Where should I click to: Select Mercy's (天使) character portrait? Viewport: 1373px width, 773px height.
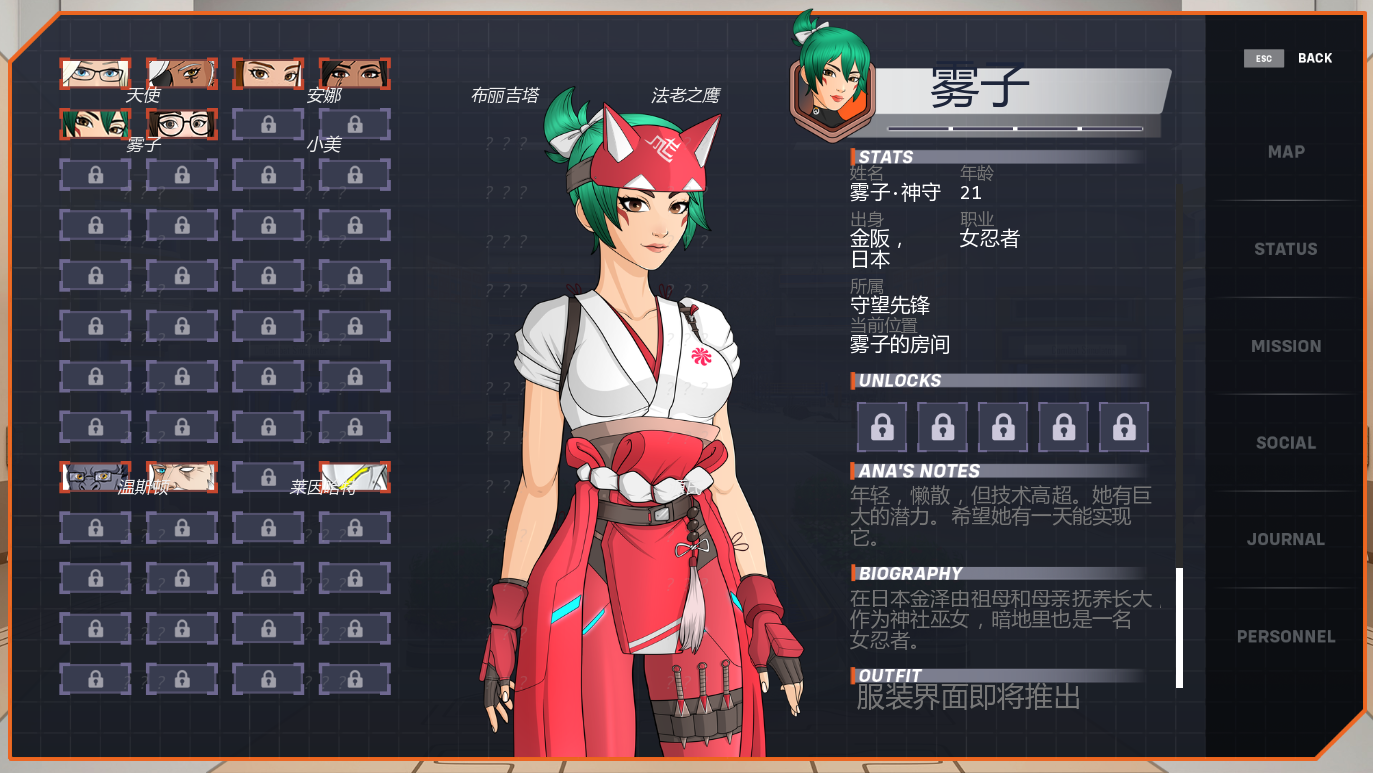95,75
